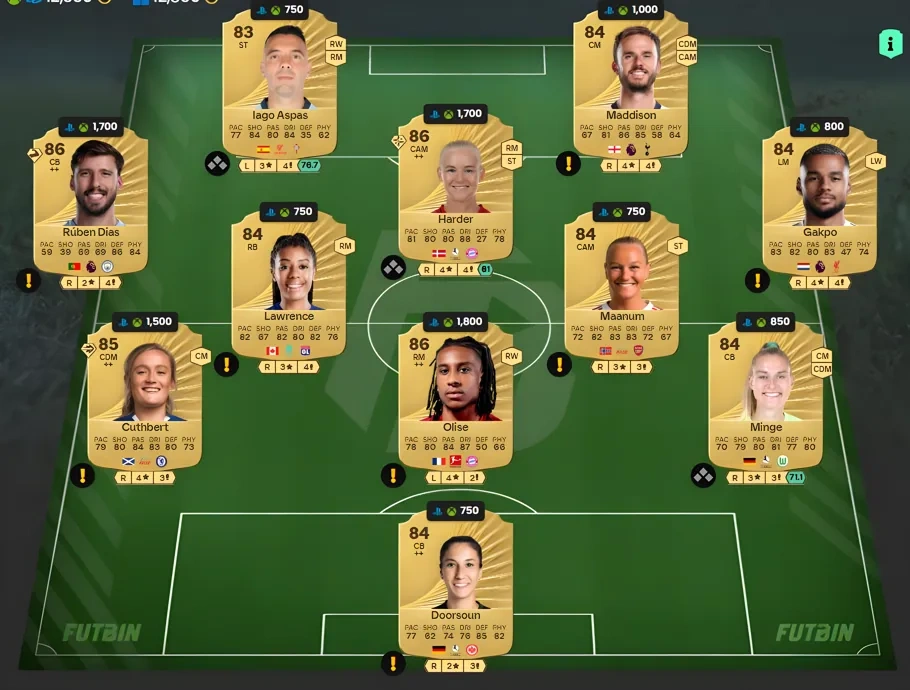Click the warning icon below Doorsoun
The image size is (910, 690).
[x=393, y=663]
